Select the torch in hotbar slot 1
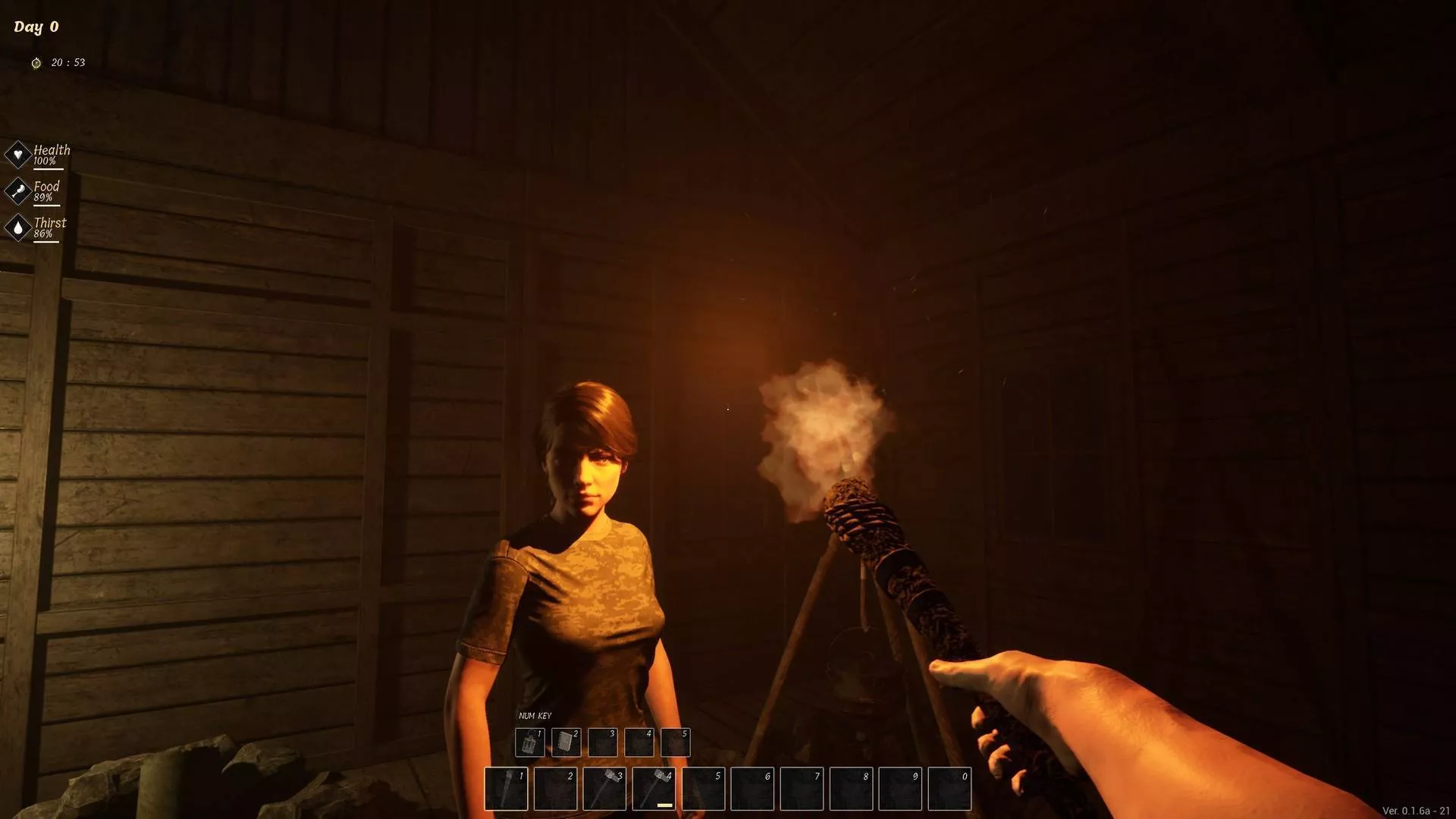 point(506,789)
